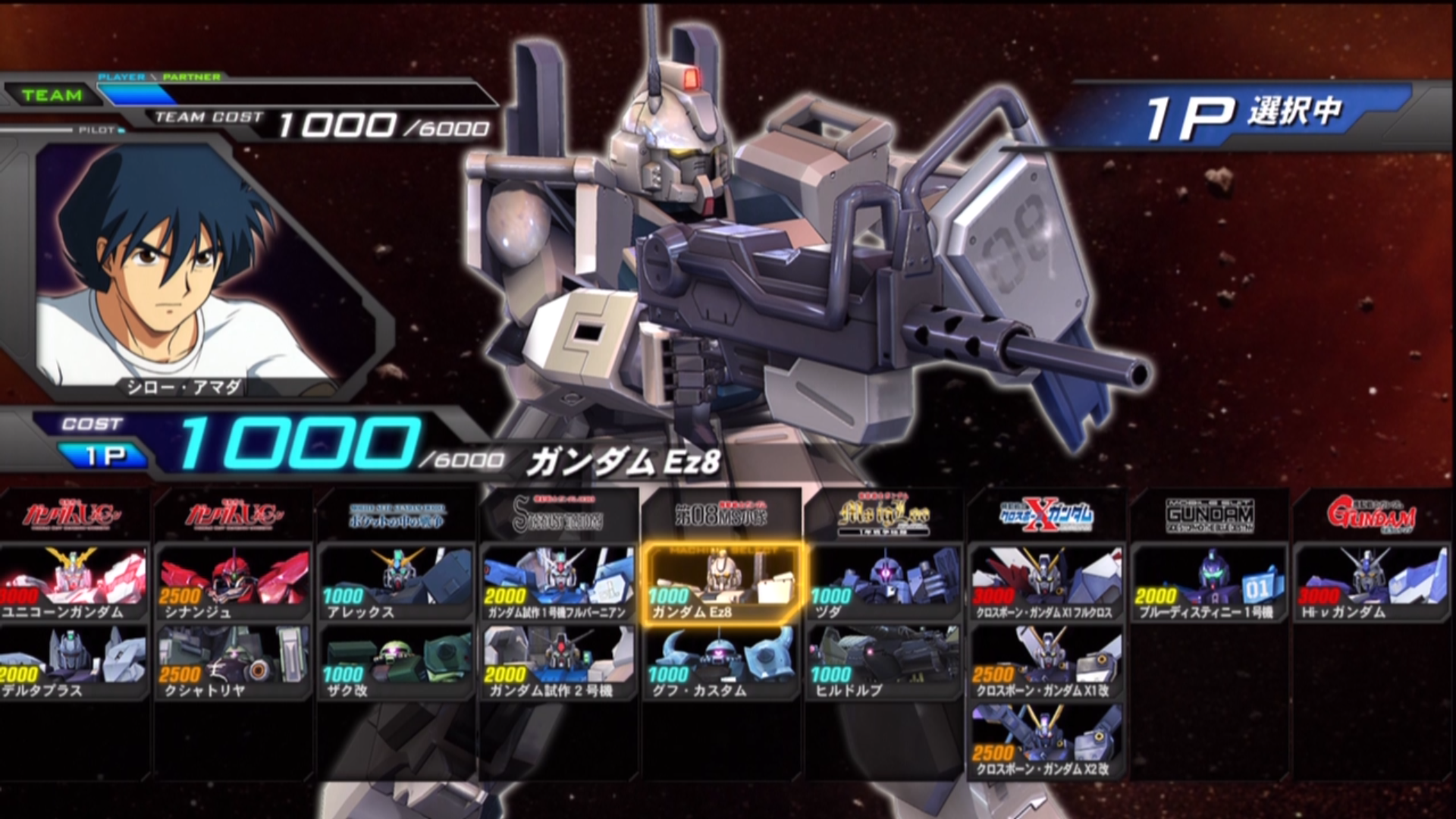Screen dimensions: 1456x819
Task: Select the Unicorn Gundam tile
Action: click(73, 582)
